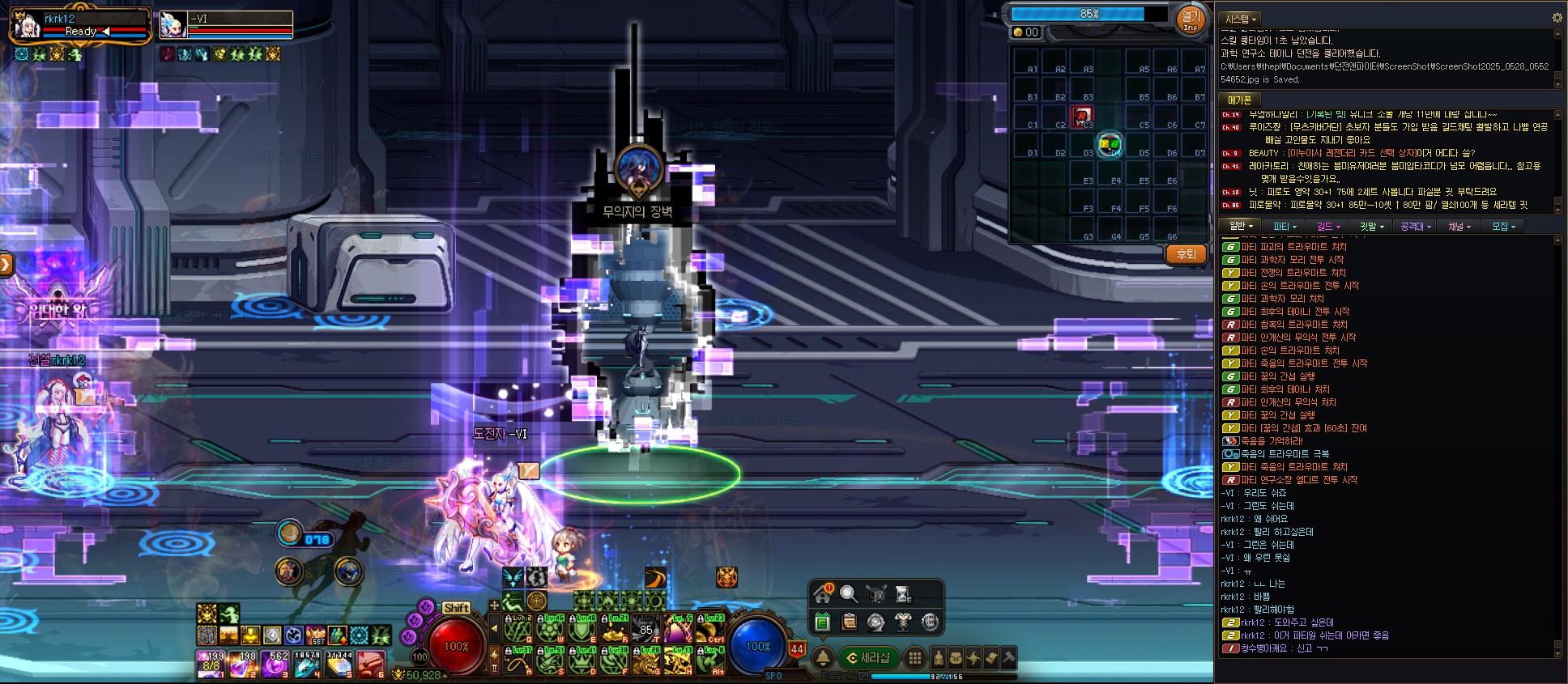Select the 메가폰 chat tab
This screenshot has height=684, width=1568.
[1239, 100]
